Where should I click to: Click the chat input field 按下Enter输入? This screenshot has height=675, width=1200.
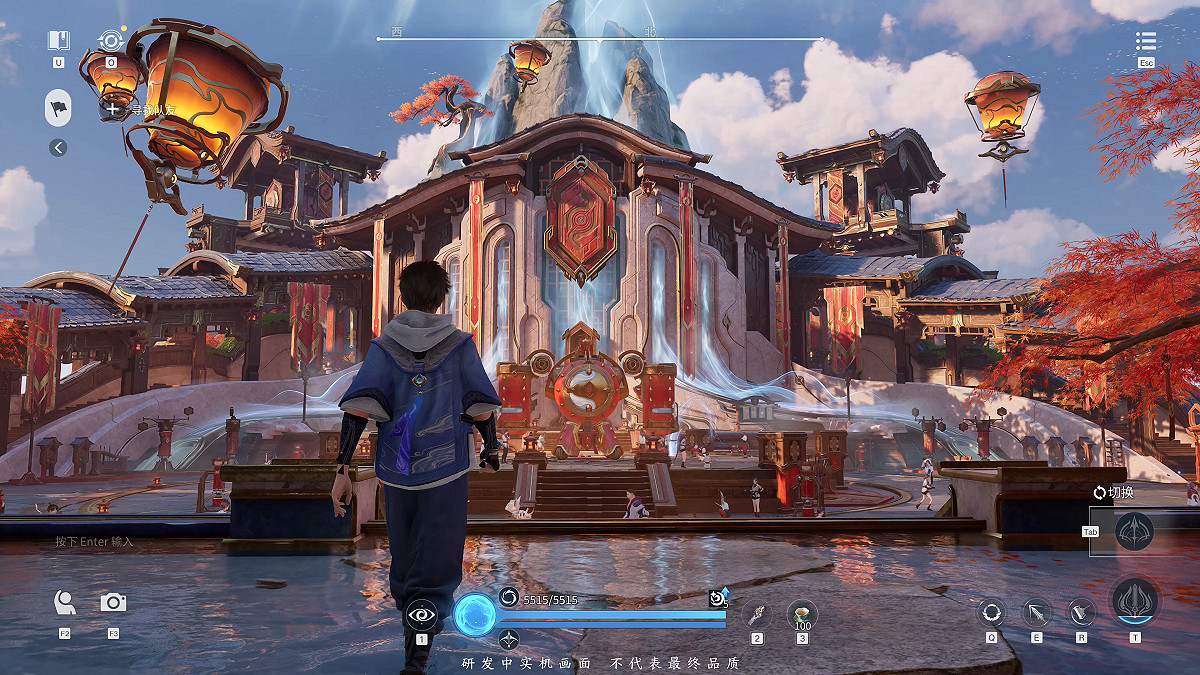(95, 541)
